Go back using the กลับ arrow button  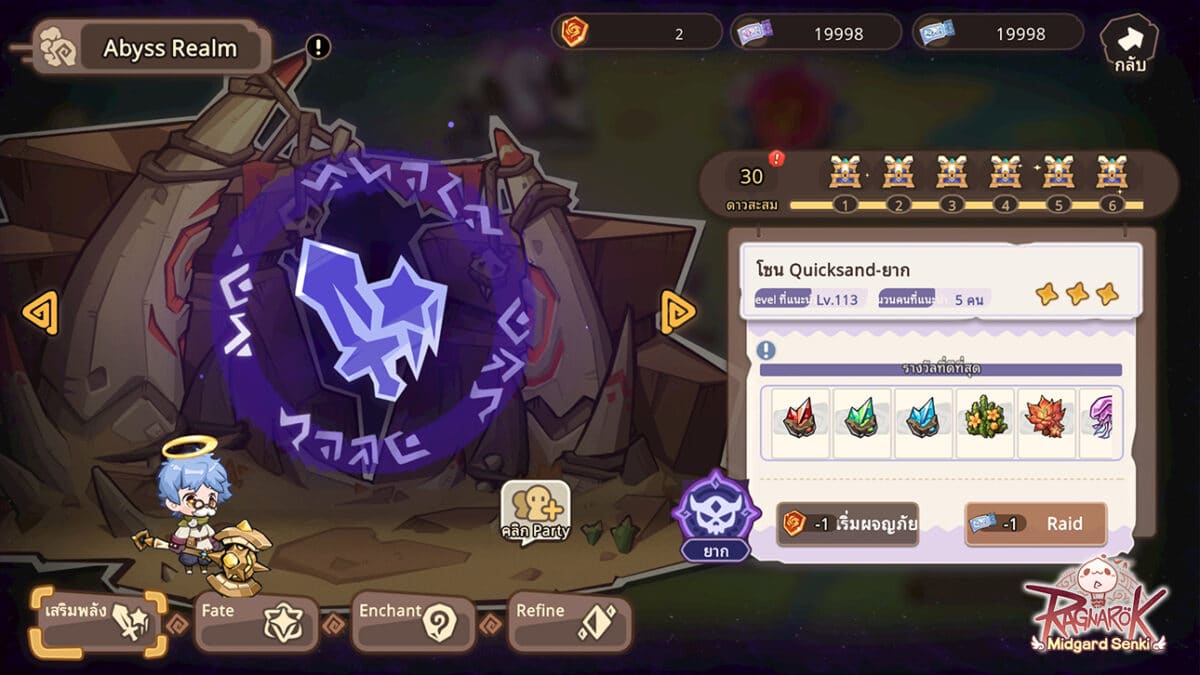[x=1129, y=43]
